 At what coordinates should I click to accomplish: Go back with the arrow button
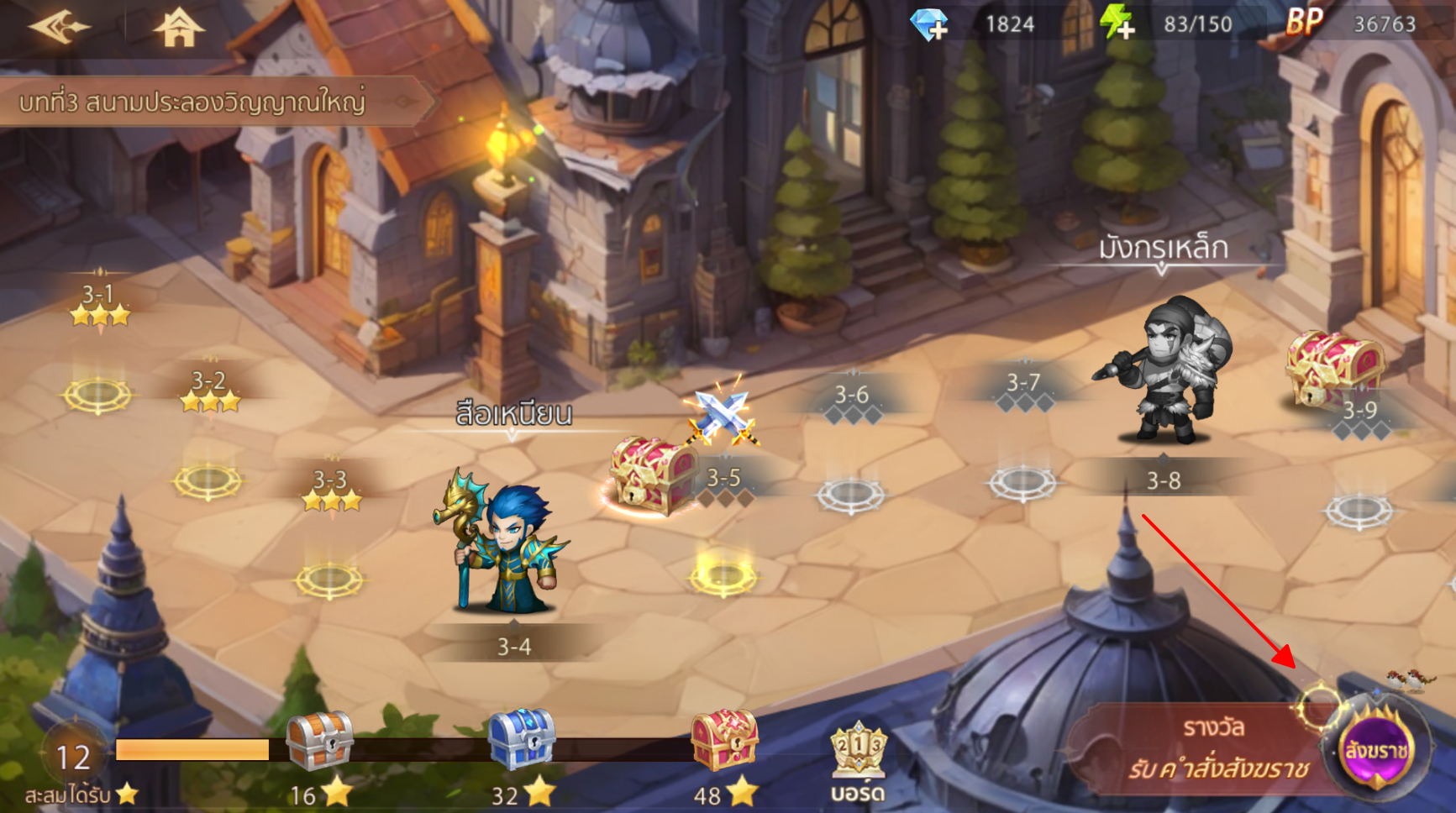tap(58, 27)
